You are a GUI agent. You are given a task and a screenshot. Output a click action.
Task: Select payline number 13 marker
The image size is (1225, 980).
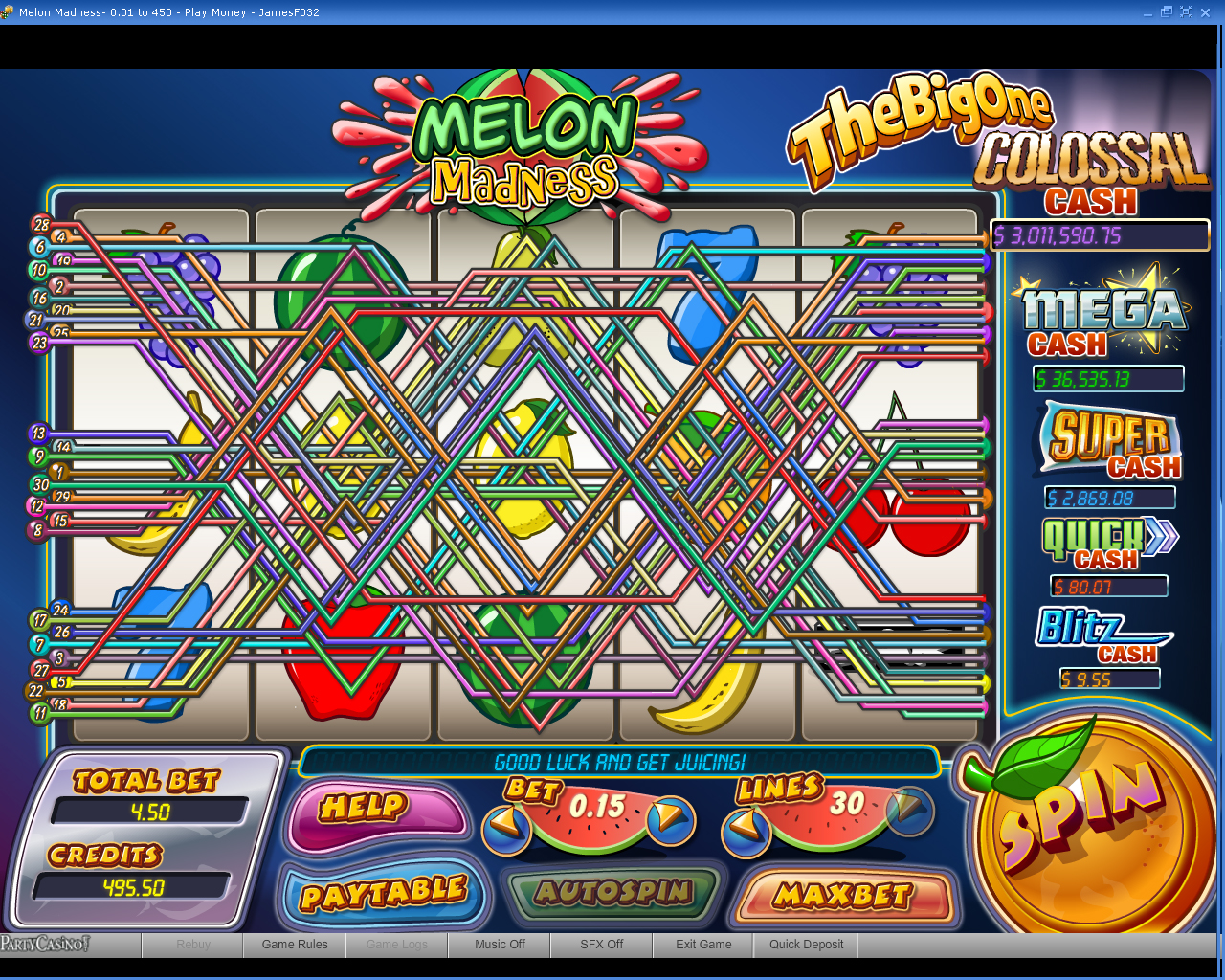[x=38, y=434]
